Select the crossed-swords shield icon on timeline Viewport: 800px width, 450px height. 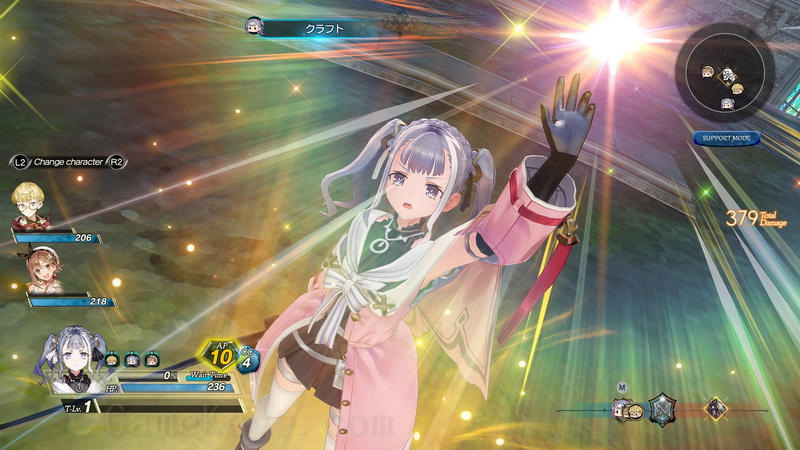(x=663, y=408)
